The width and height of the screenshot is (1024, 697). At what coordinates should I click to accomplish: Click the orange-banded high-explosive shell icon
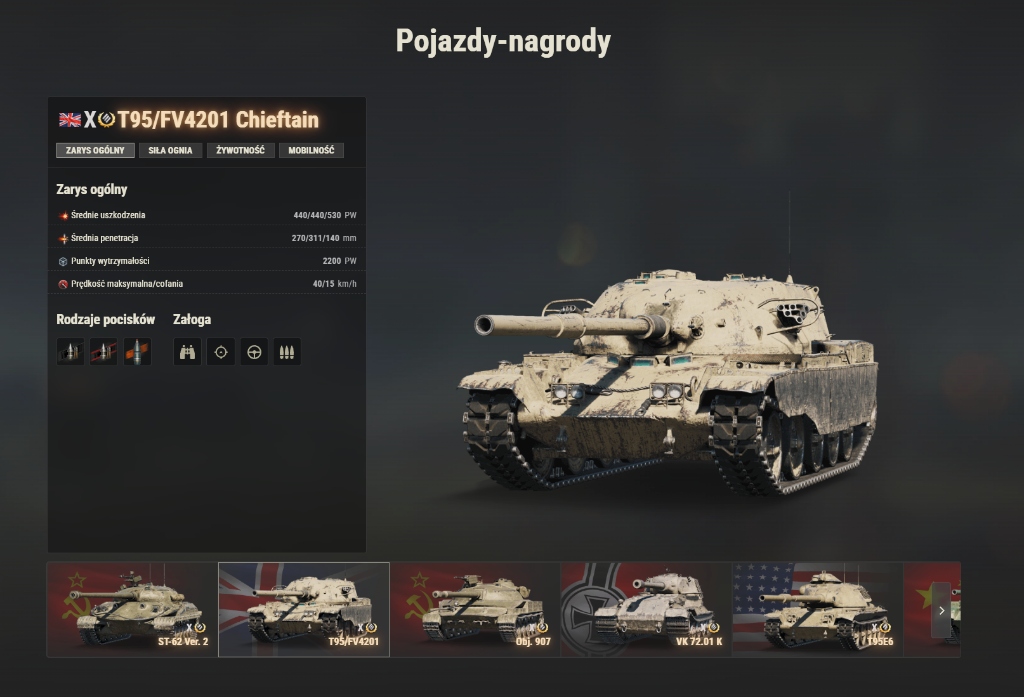coord(137,352)
